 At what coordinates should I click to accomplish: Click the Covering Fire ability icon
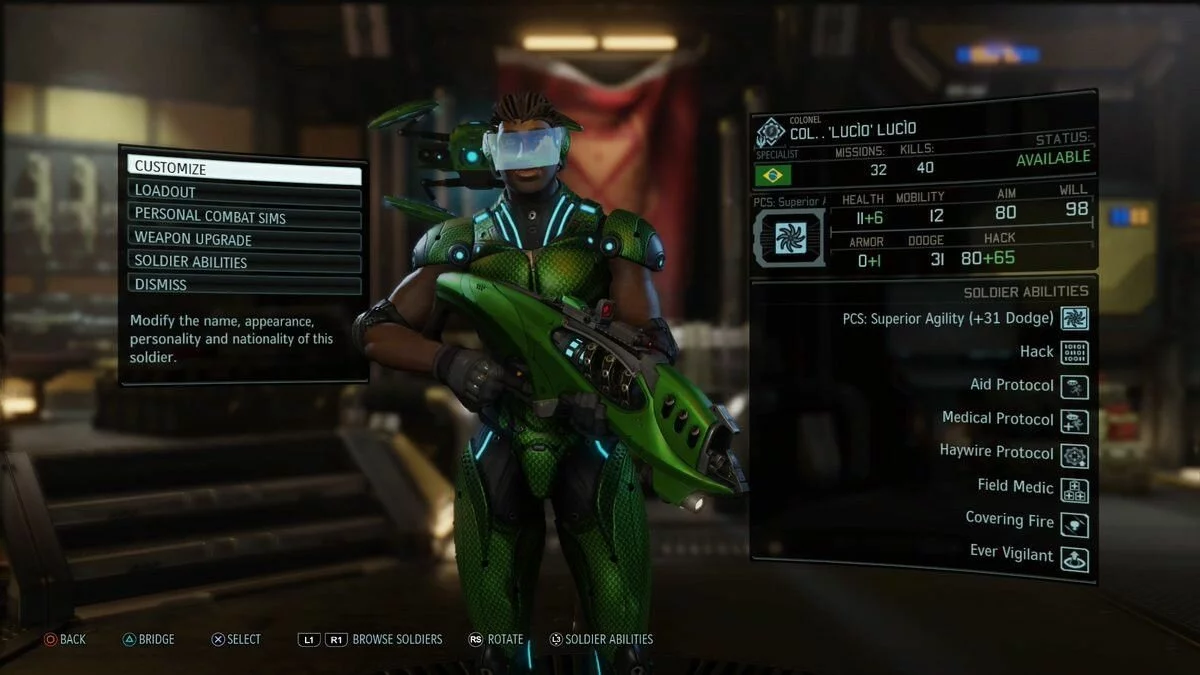1075,523
